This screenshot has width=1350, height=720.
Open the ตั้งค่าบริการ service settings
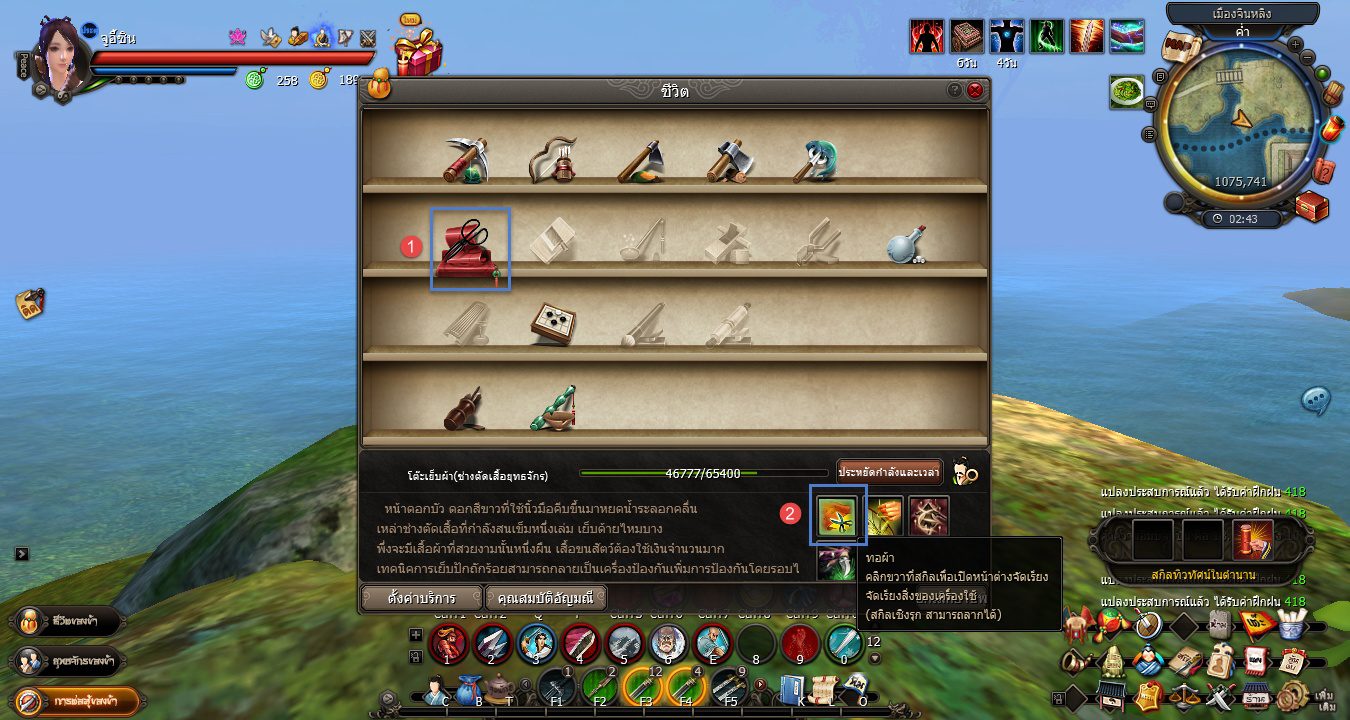pyautogui.click(x=421, y=598)
